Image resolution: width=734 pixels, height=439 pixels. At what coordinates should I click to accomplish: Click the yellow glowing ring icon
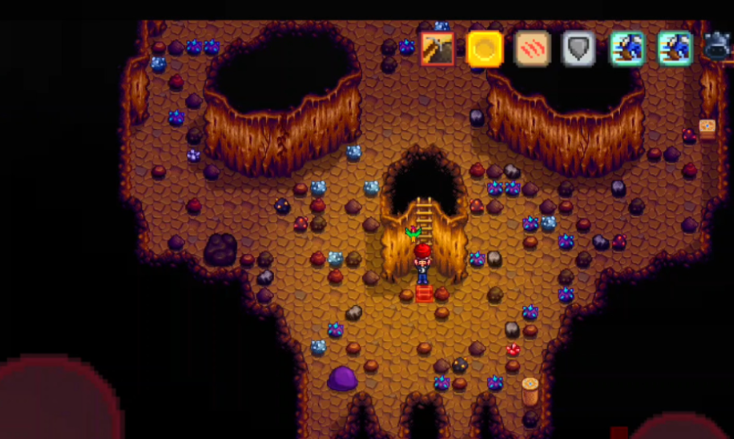point(485,48)
